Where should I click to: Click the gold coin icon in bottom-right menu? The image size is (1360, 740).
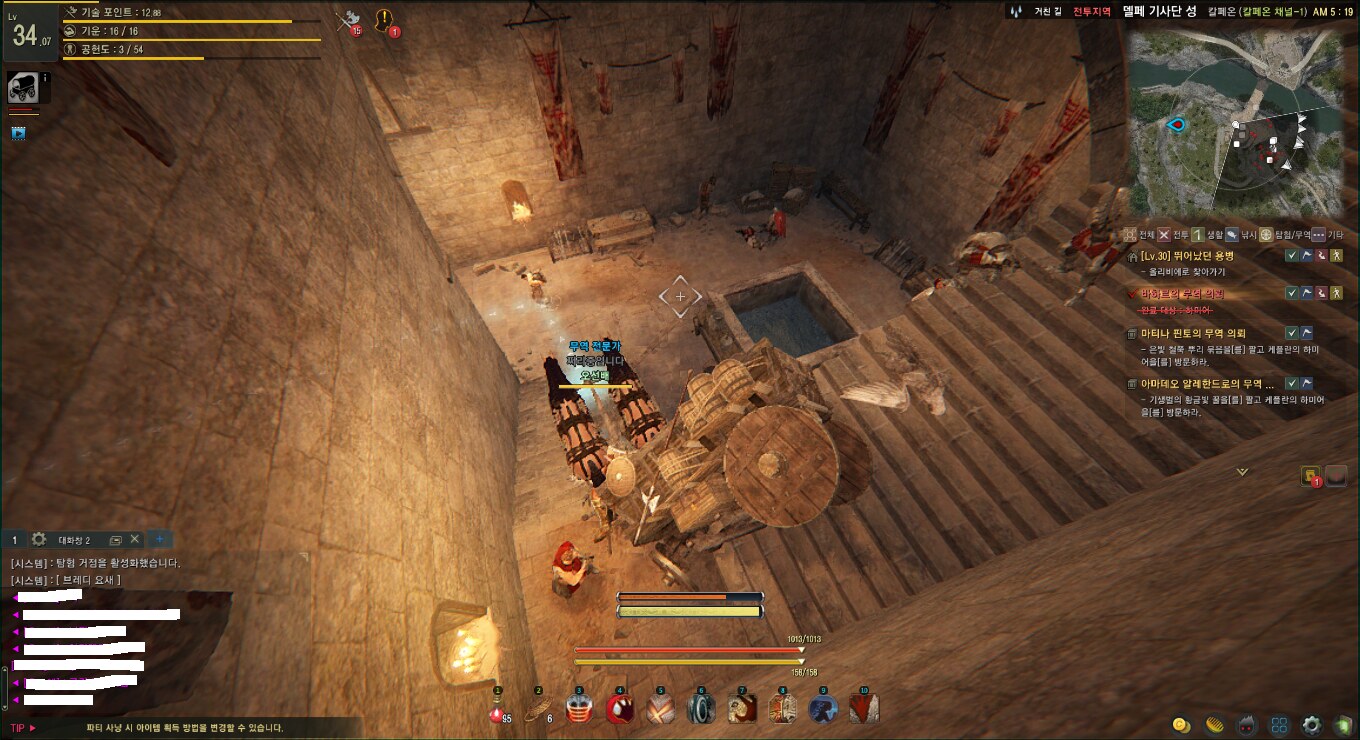(x=1180, y=724)
